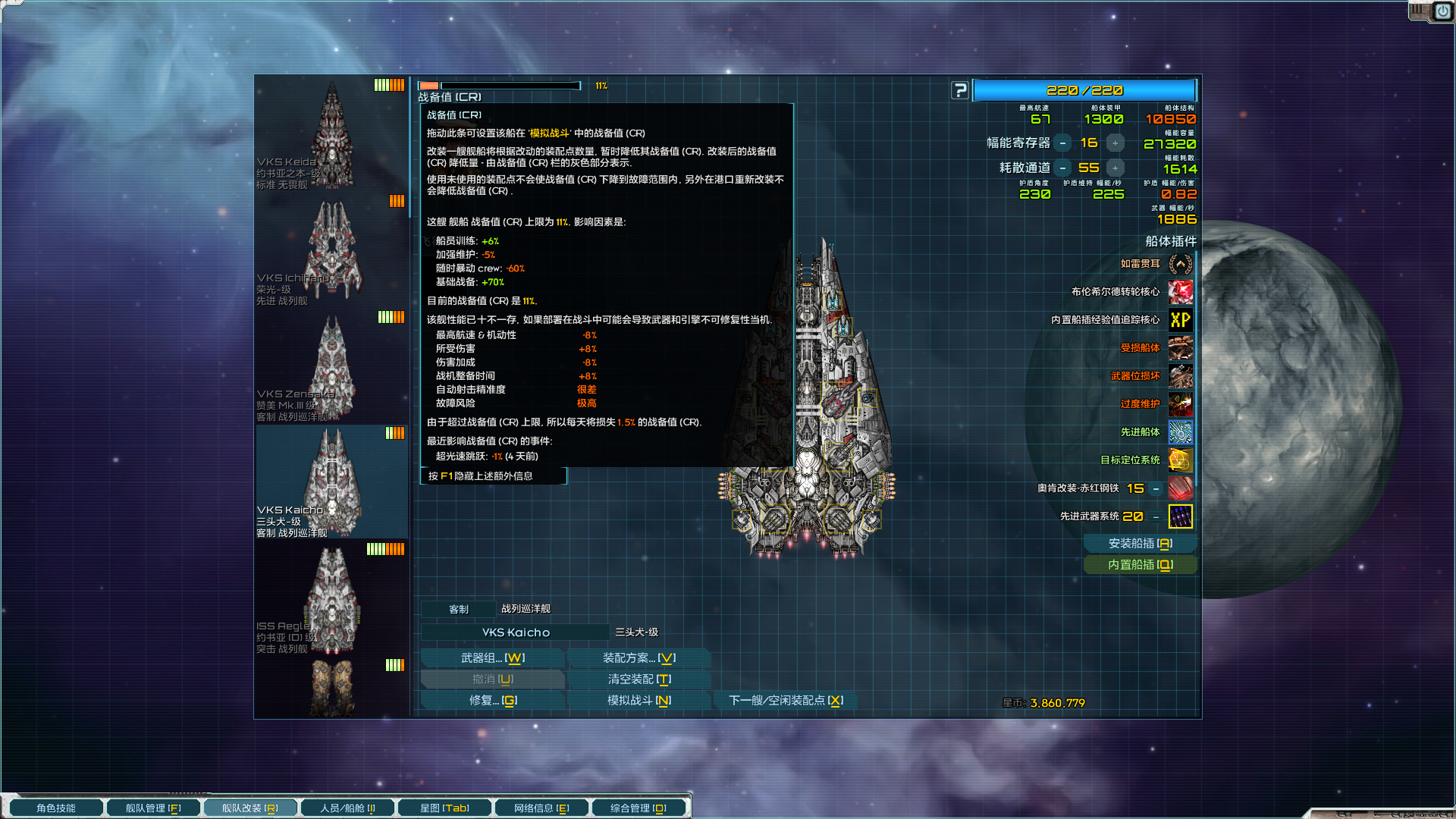Select the 先进船体 hullmod icon
The width and height of the screenshot is (1456, 819).
(1181, 432)
